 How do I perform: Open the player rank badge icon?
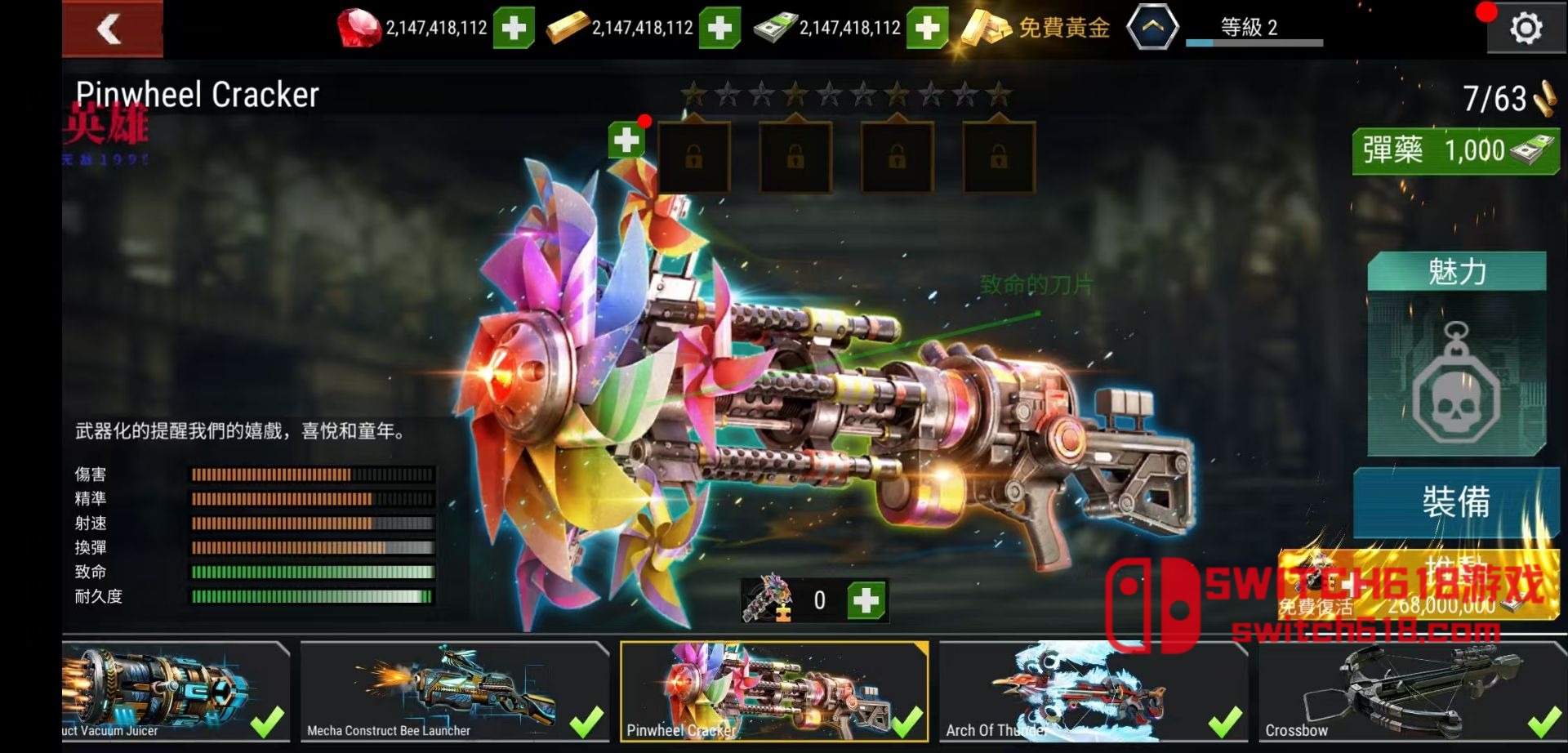[x=1151, y=28]
